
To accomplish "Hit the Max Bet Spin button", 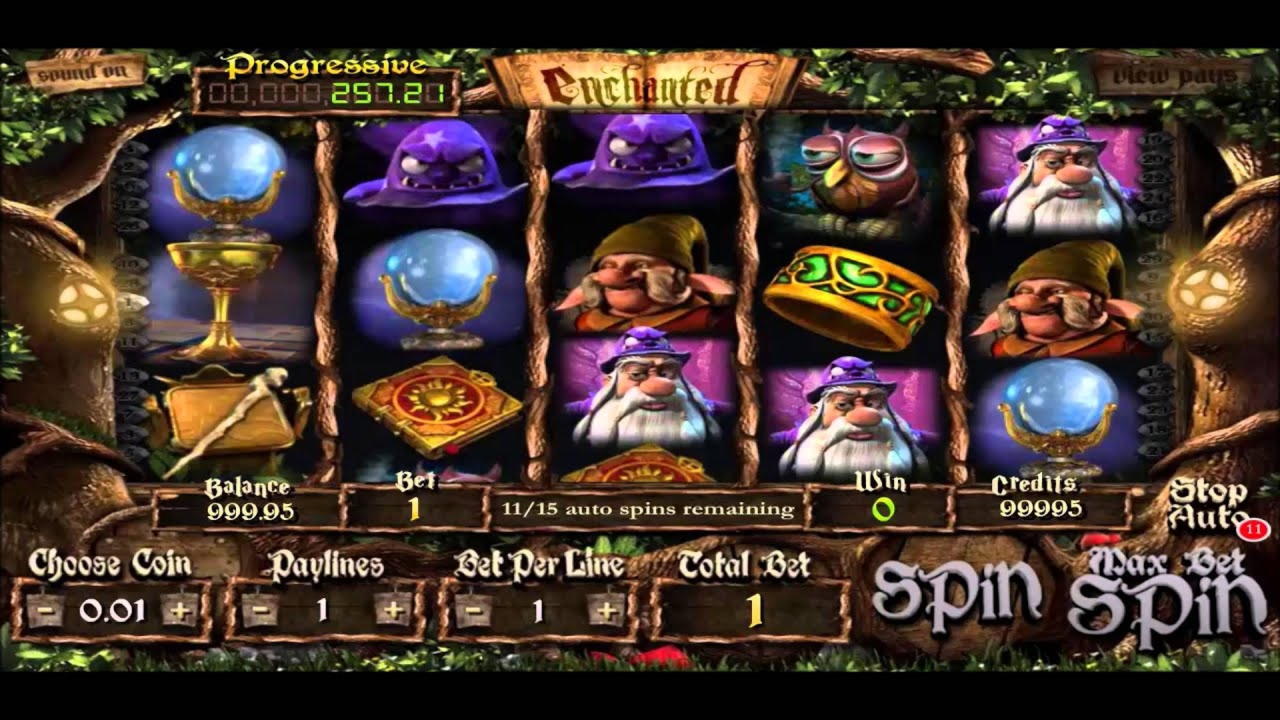I will coord(1166,596).
